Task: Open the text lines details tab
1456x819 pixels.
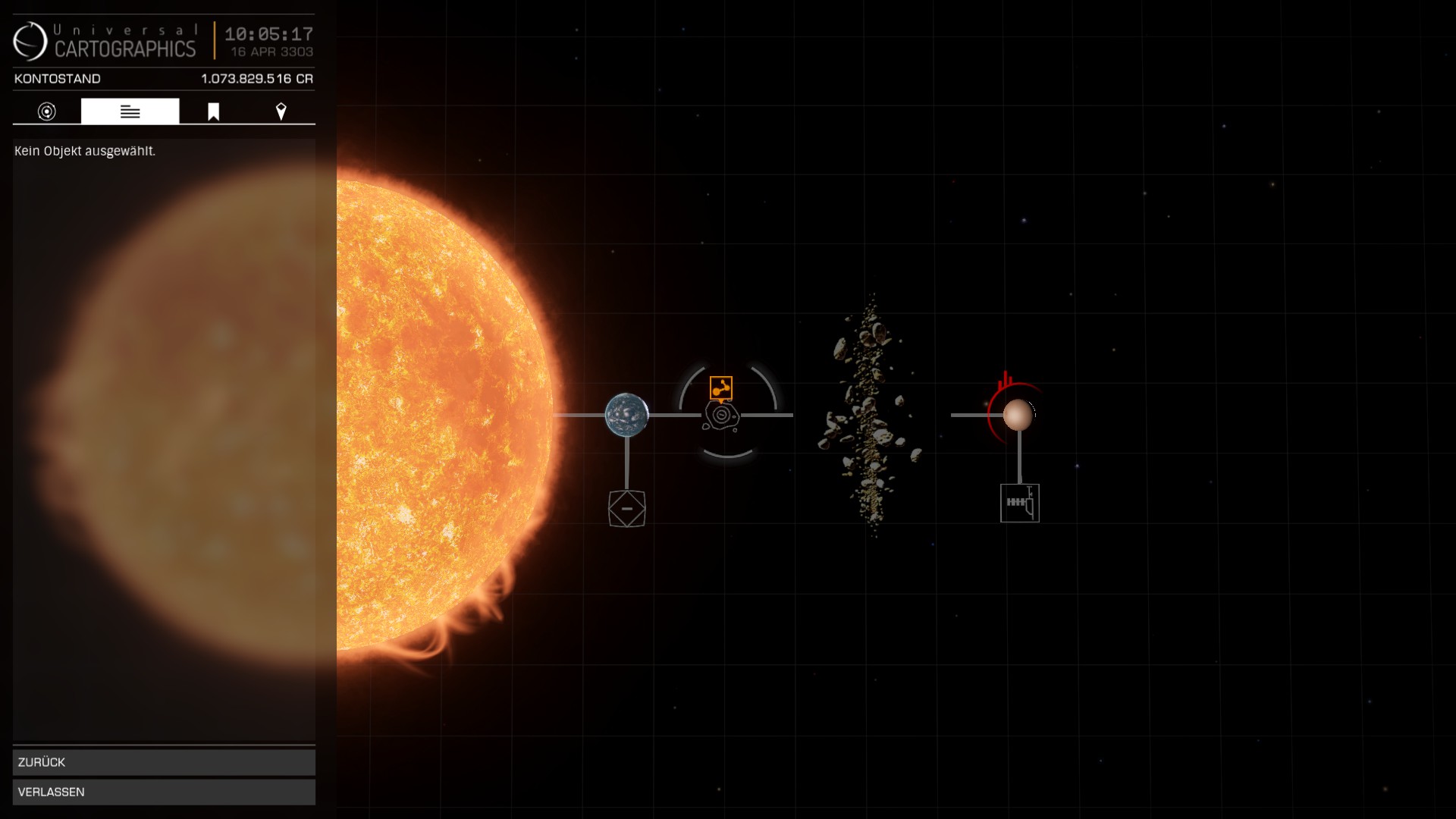Action: point(130,111)
